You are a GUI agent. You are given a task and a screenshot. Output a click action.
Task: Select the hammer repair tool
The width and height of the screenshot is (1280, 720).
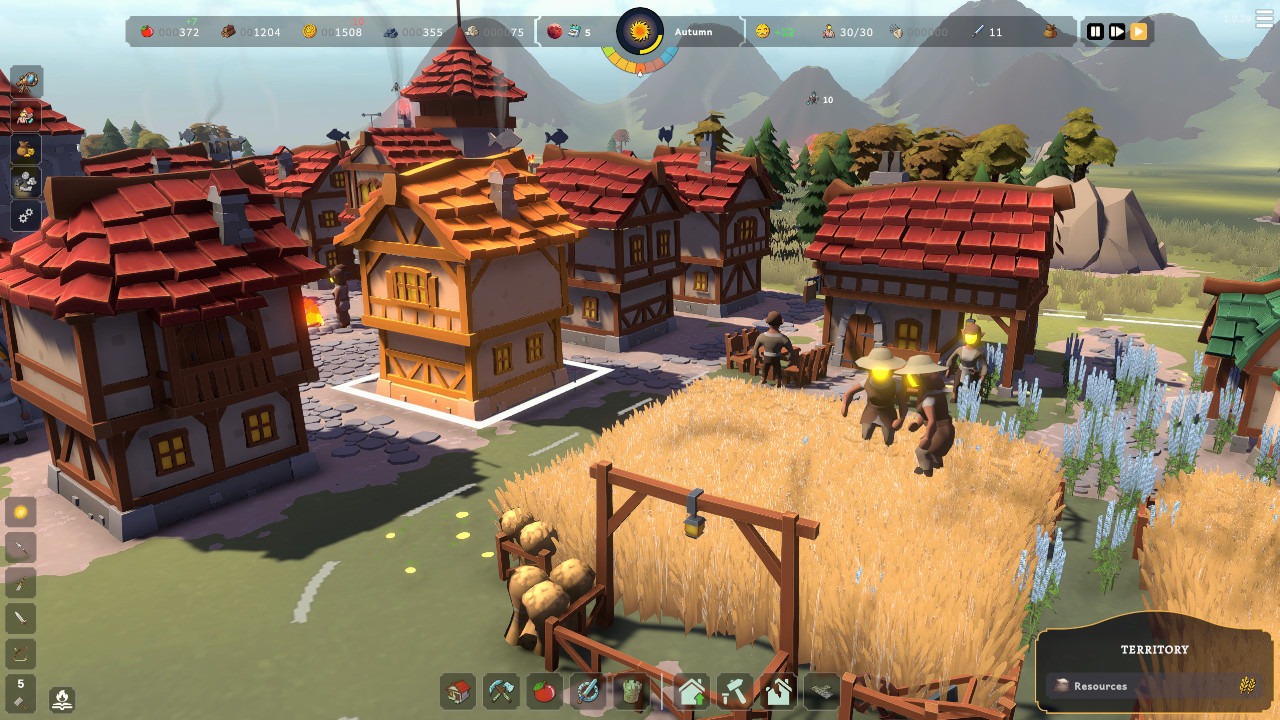(735, 691)
